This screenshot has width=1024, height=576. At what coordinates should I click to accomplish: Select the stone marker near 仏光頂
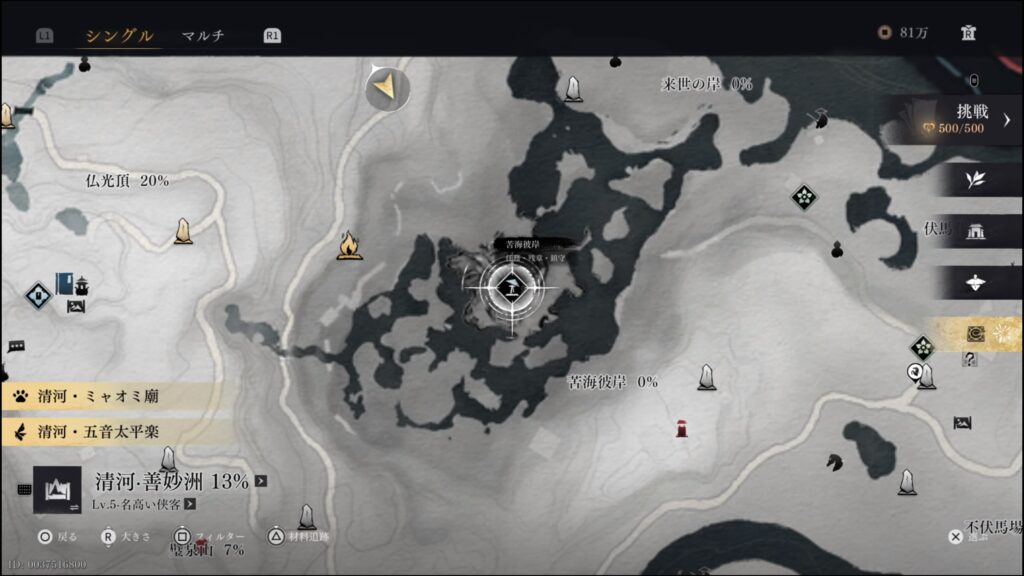coord(183,231)
